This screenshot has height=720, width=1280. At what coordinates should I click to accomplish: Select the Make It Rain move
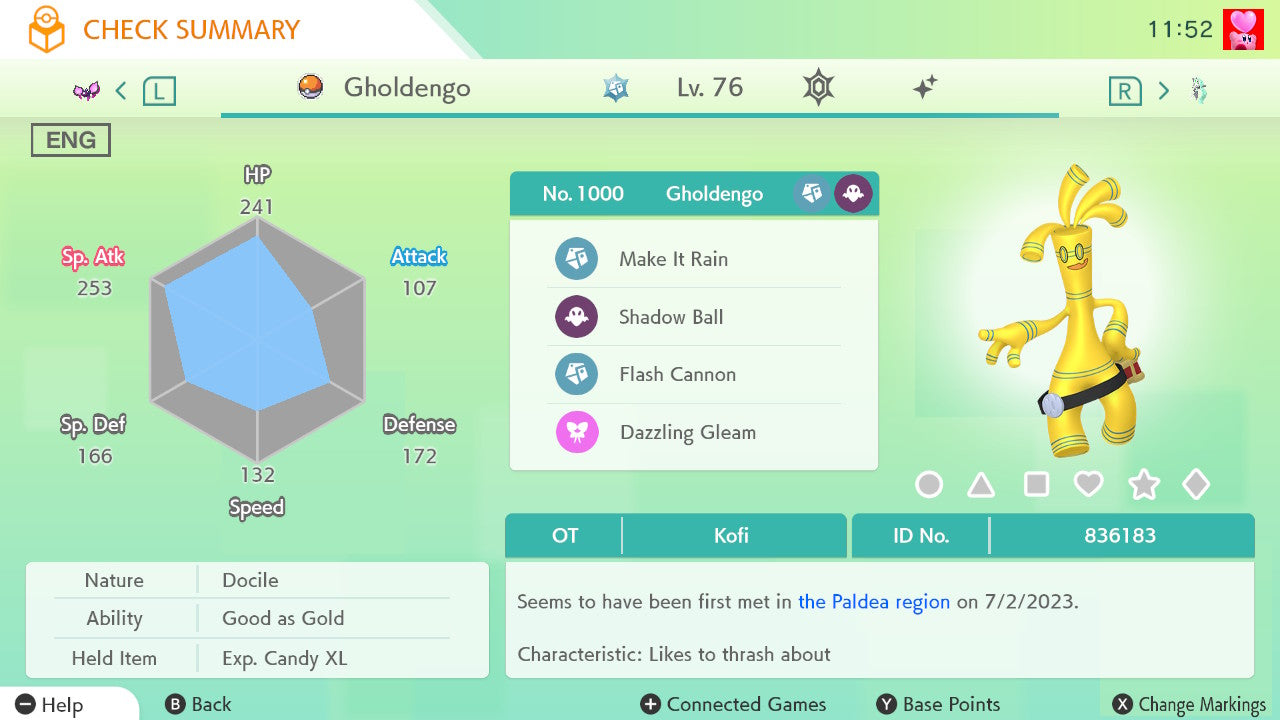(673, 259)
